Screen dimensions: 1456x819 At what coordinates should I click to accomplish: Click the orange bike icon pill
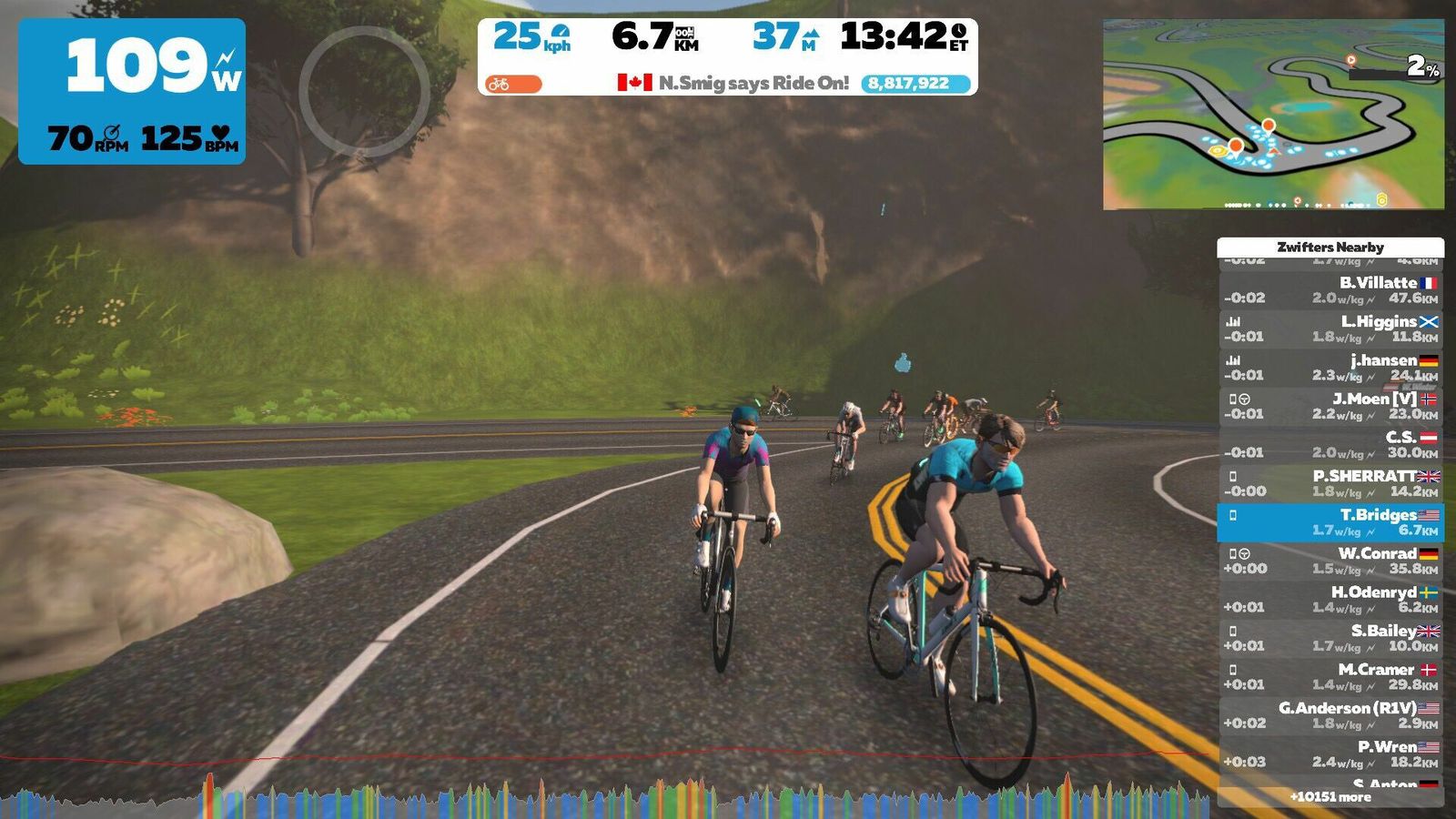pos(513,84)
